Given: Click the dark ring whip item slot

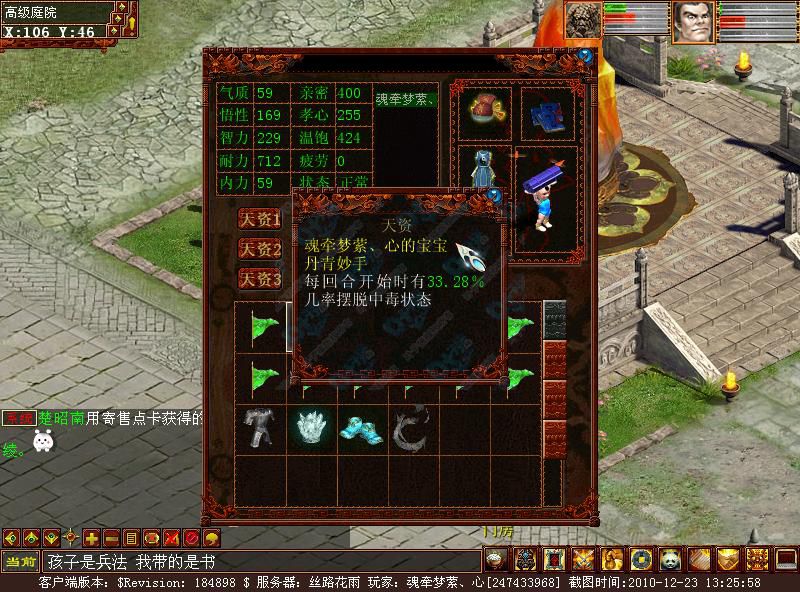Looking at the screenshot, I should pos(412,428).
